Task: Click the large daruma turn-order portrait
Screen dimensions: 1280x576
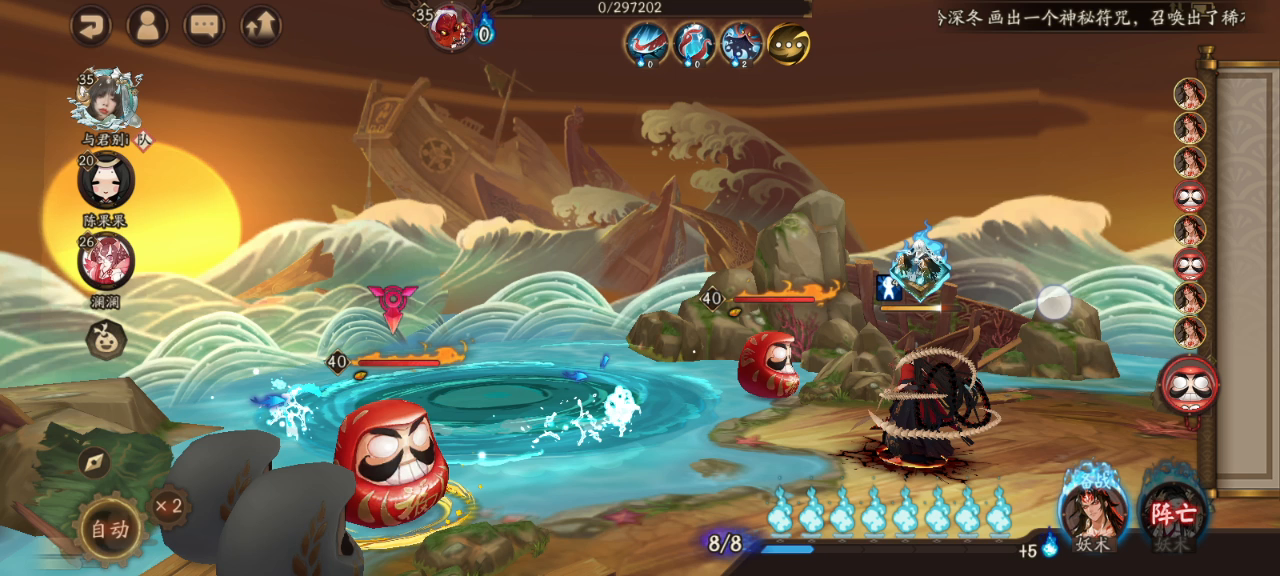Action: (1189, 386)
